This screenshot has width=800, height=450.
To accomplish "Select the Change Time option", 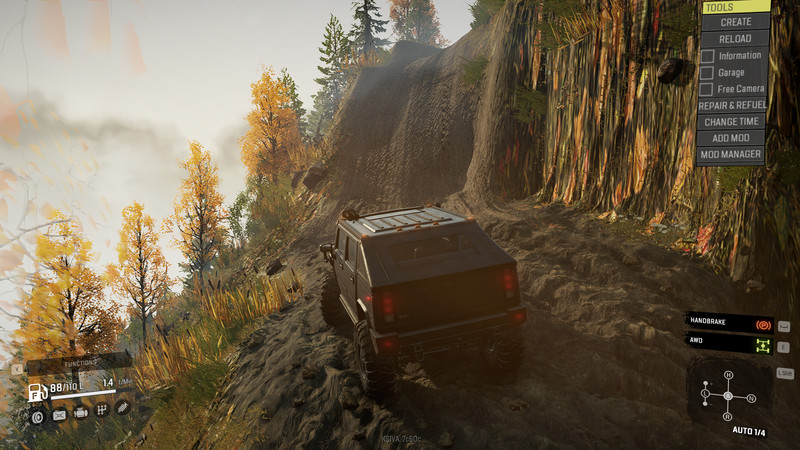I will (x=733, y=121).
